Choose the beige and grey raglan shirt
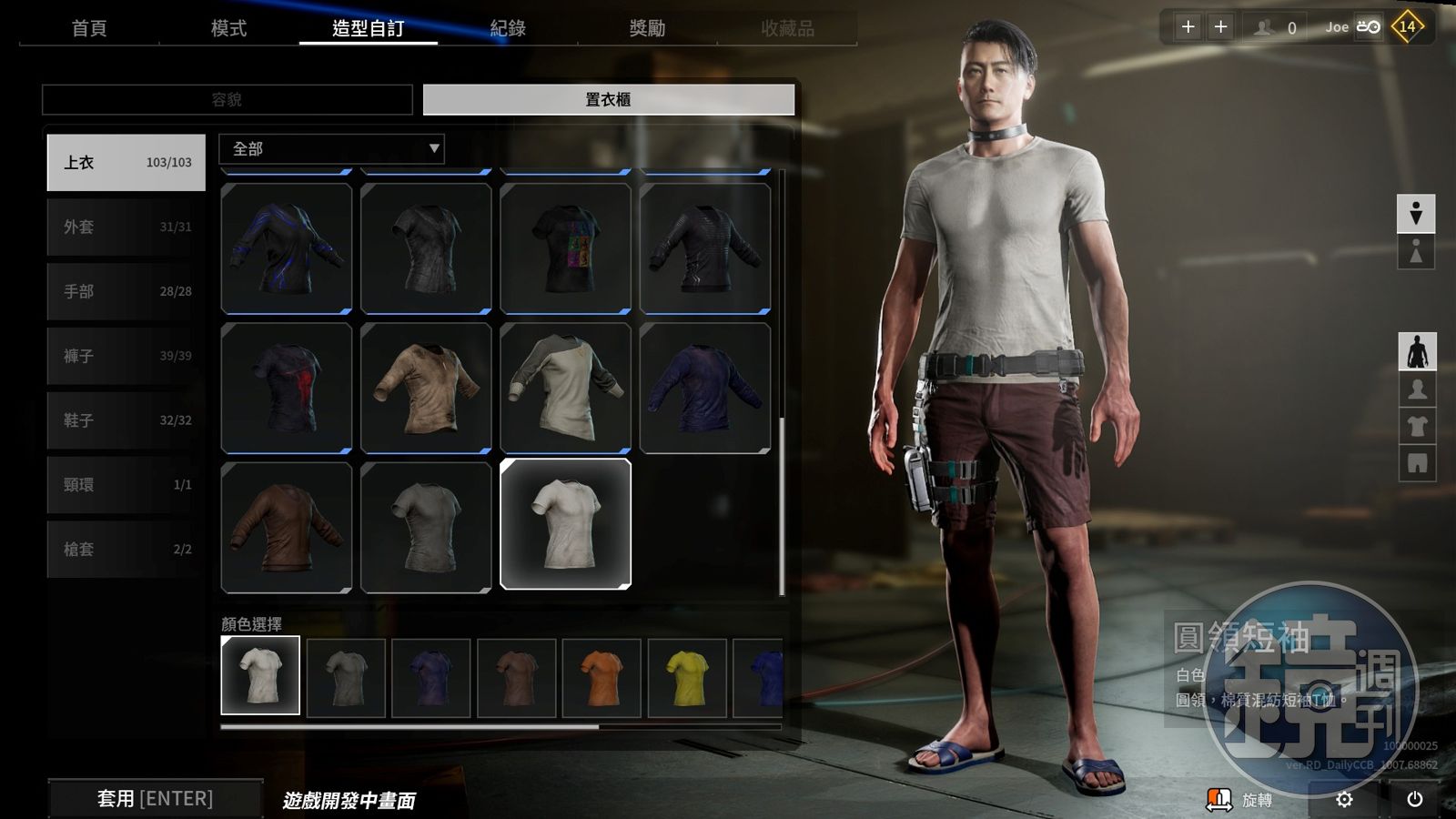 coord(565,389)
